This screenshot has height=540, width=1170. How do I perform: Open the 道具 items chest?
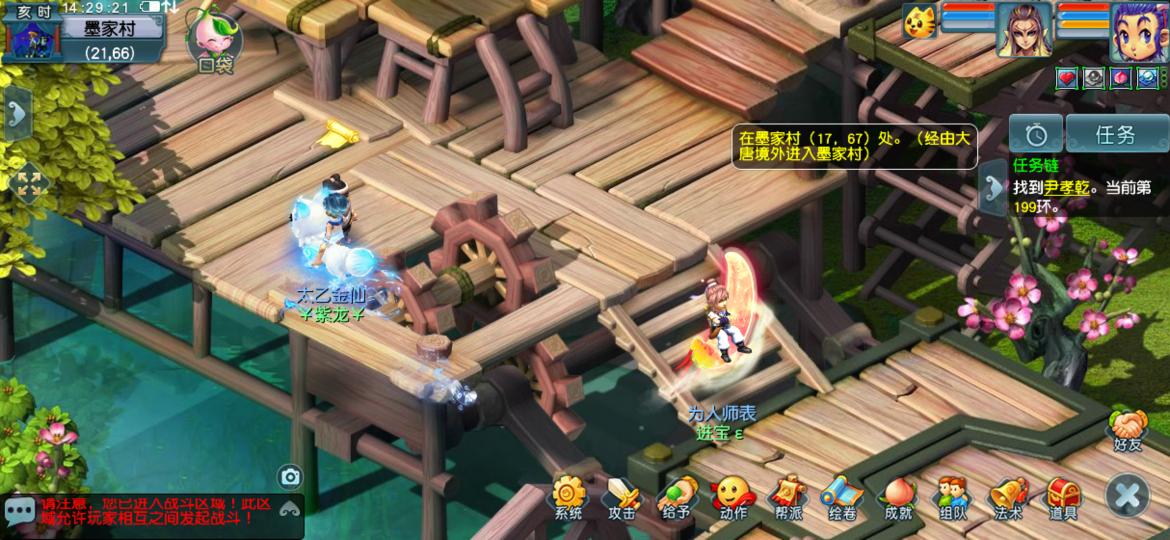tap(1063, 496)
